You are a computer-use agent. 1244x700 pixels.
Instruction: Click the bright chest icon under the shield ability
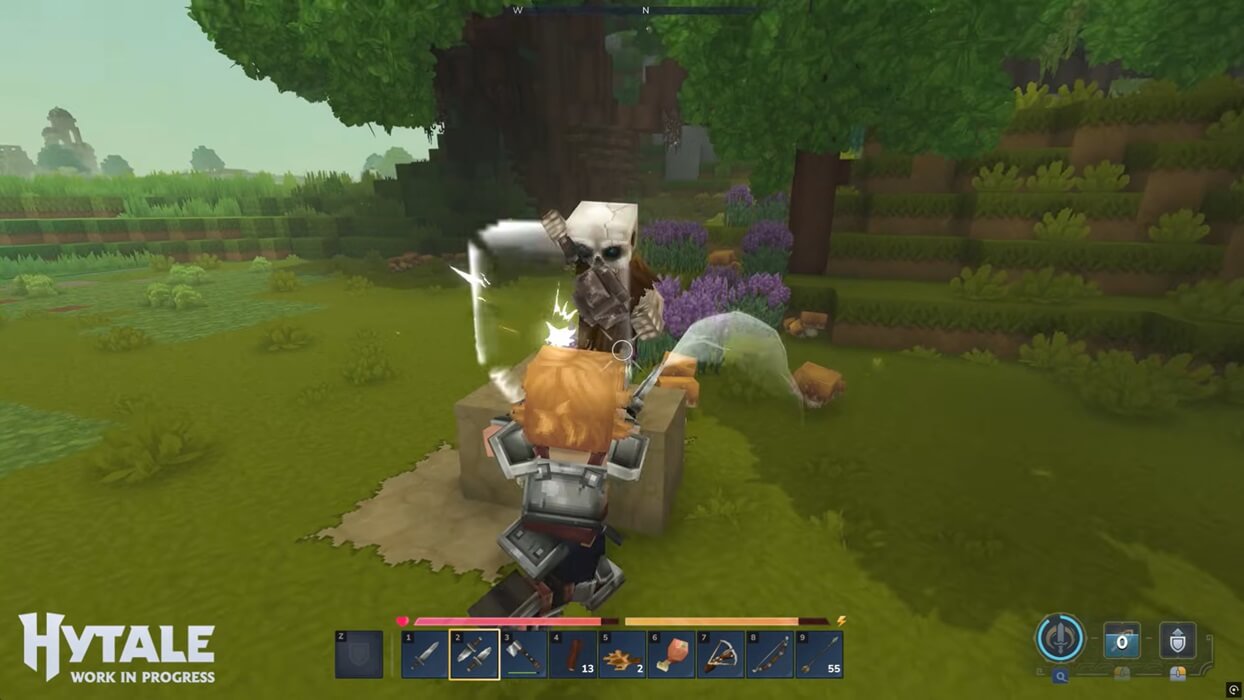click(x=1177, y=674)
